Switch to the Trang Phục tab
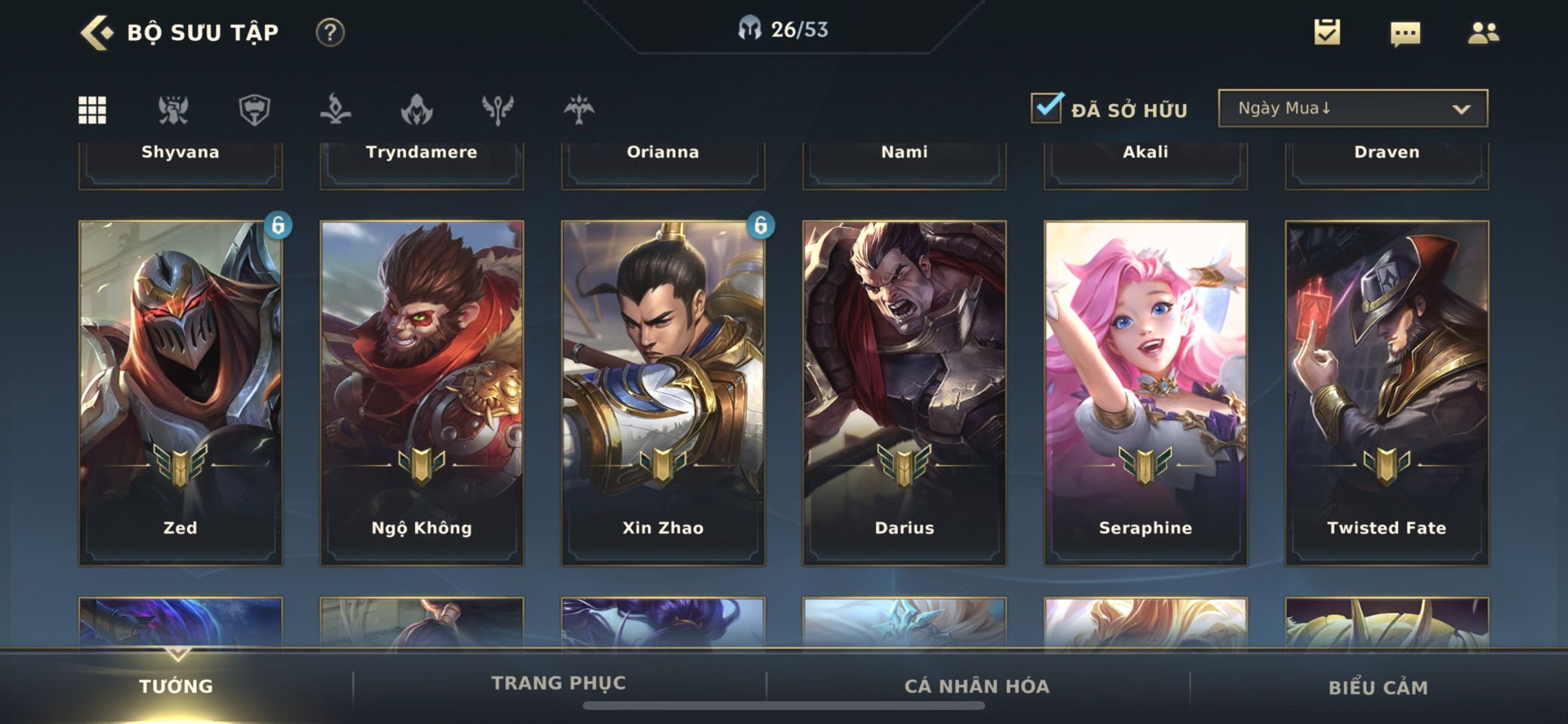The width and height of the screenshot is (1568, 724). tap(558, 683)
